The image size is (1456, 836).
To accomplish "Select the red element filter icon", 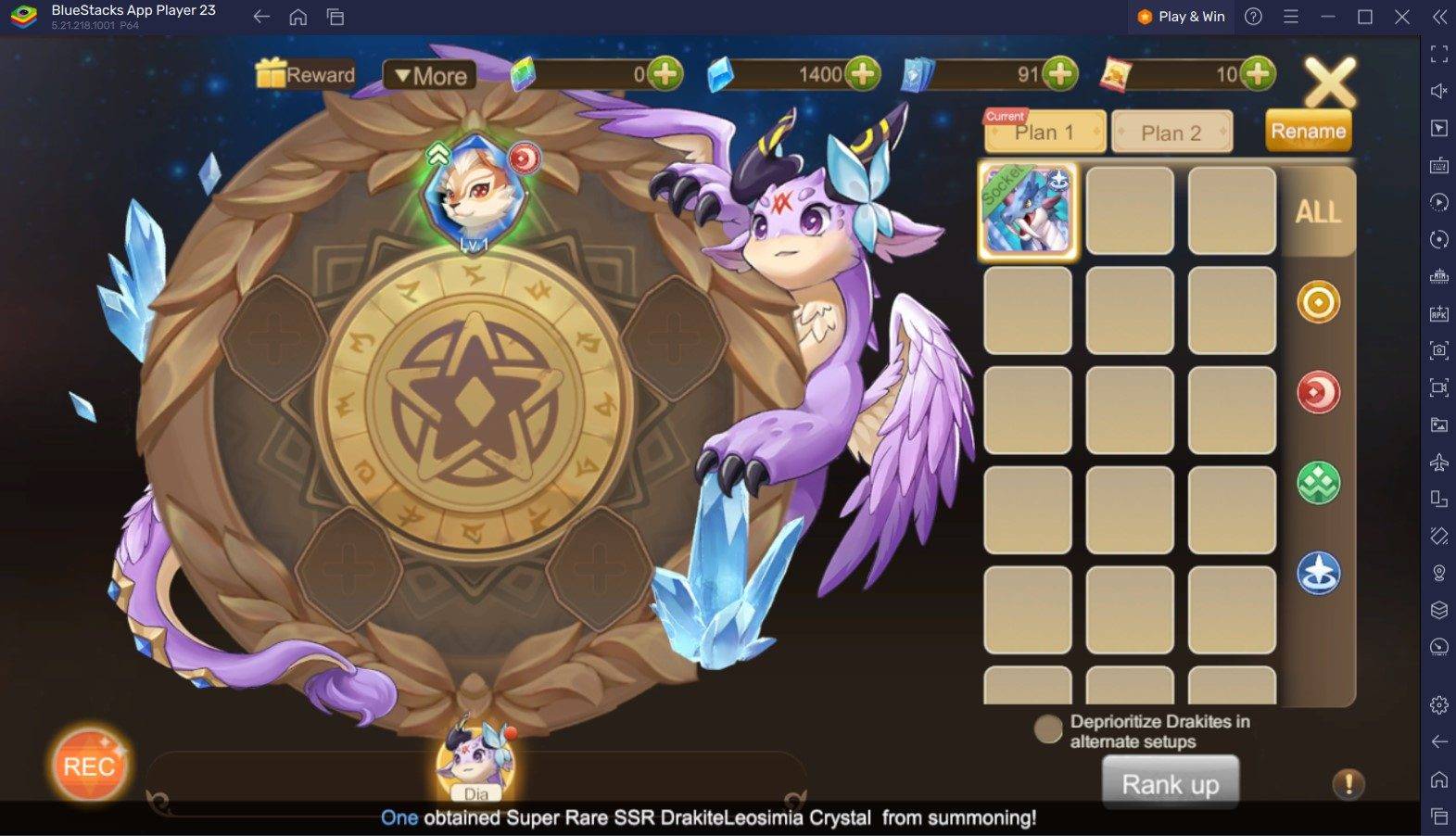I will [x=1318, y=393].
